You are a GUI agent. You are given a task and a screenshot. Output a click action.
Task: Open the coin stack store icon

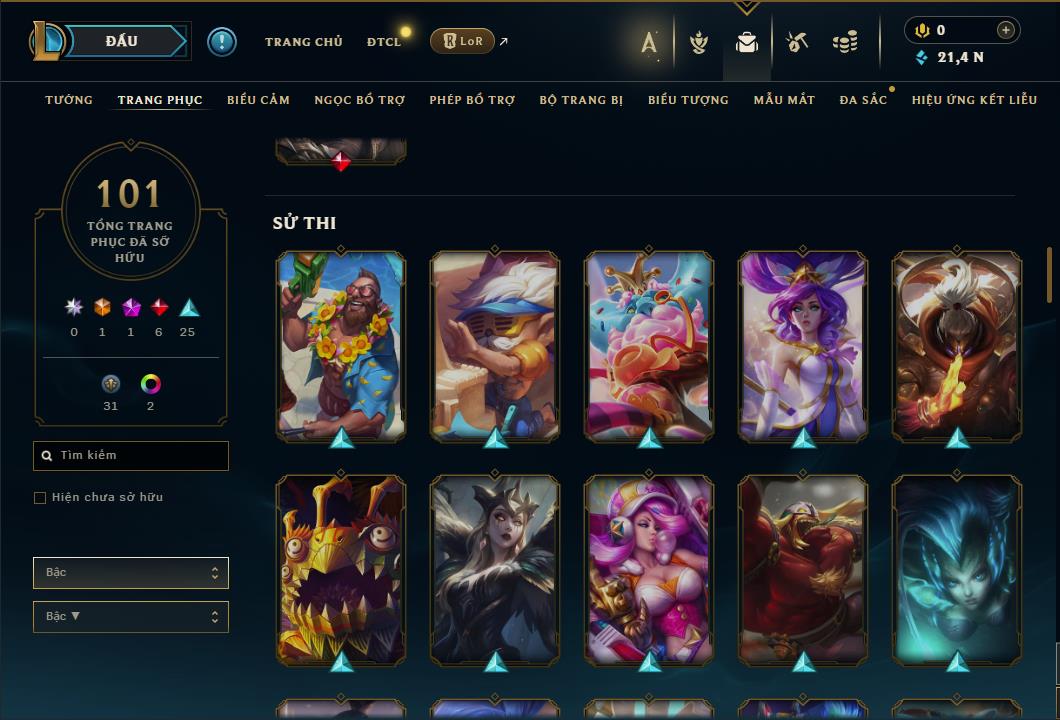click(845, 42)
